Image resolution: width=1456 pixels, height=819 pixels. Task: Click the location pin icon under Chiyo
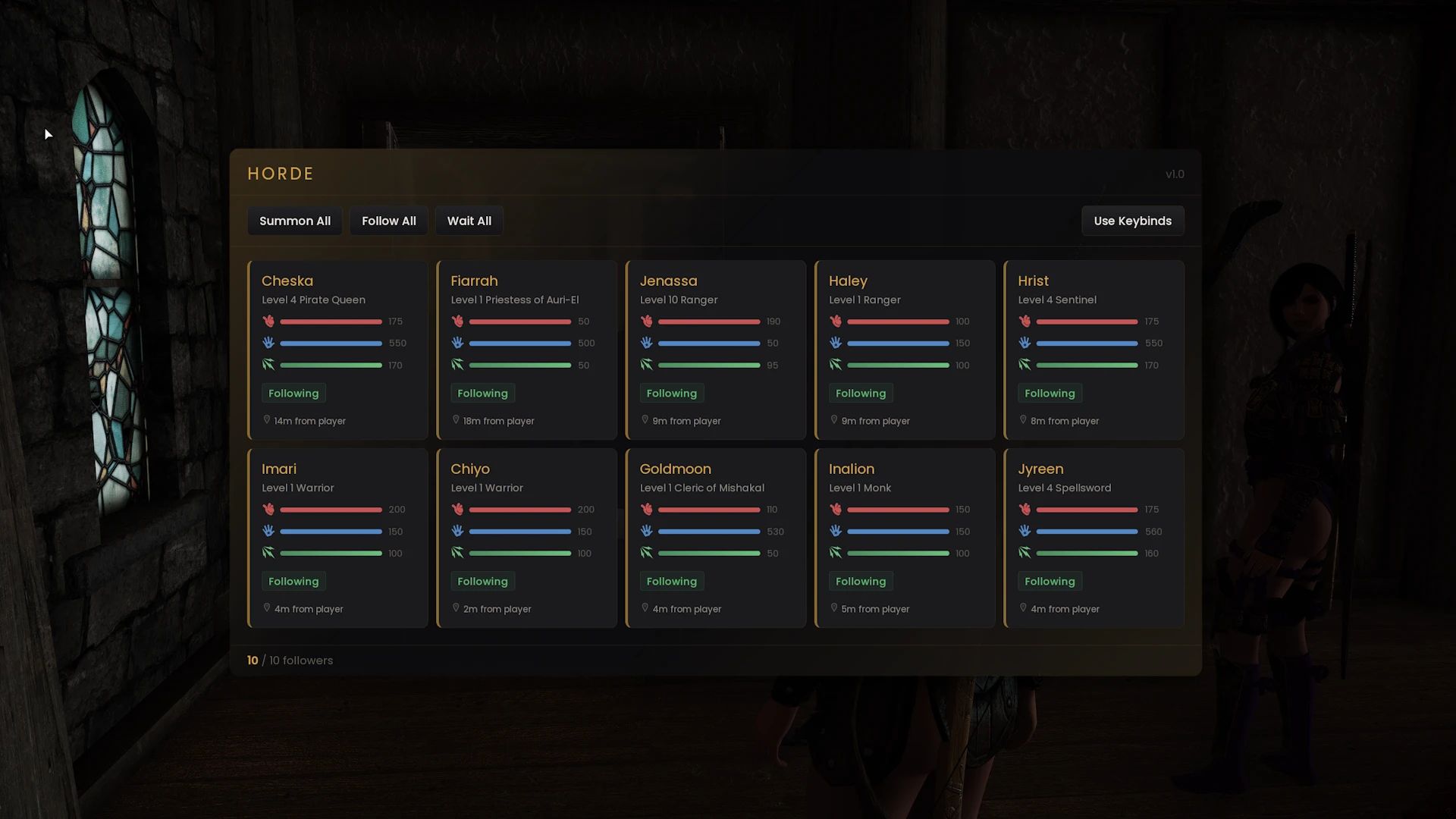pyautogui.click(x=455, y=607)
